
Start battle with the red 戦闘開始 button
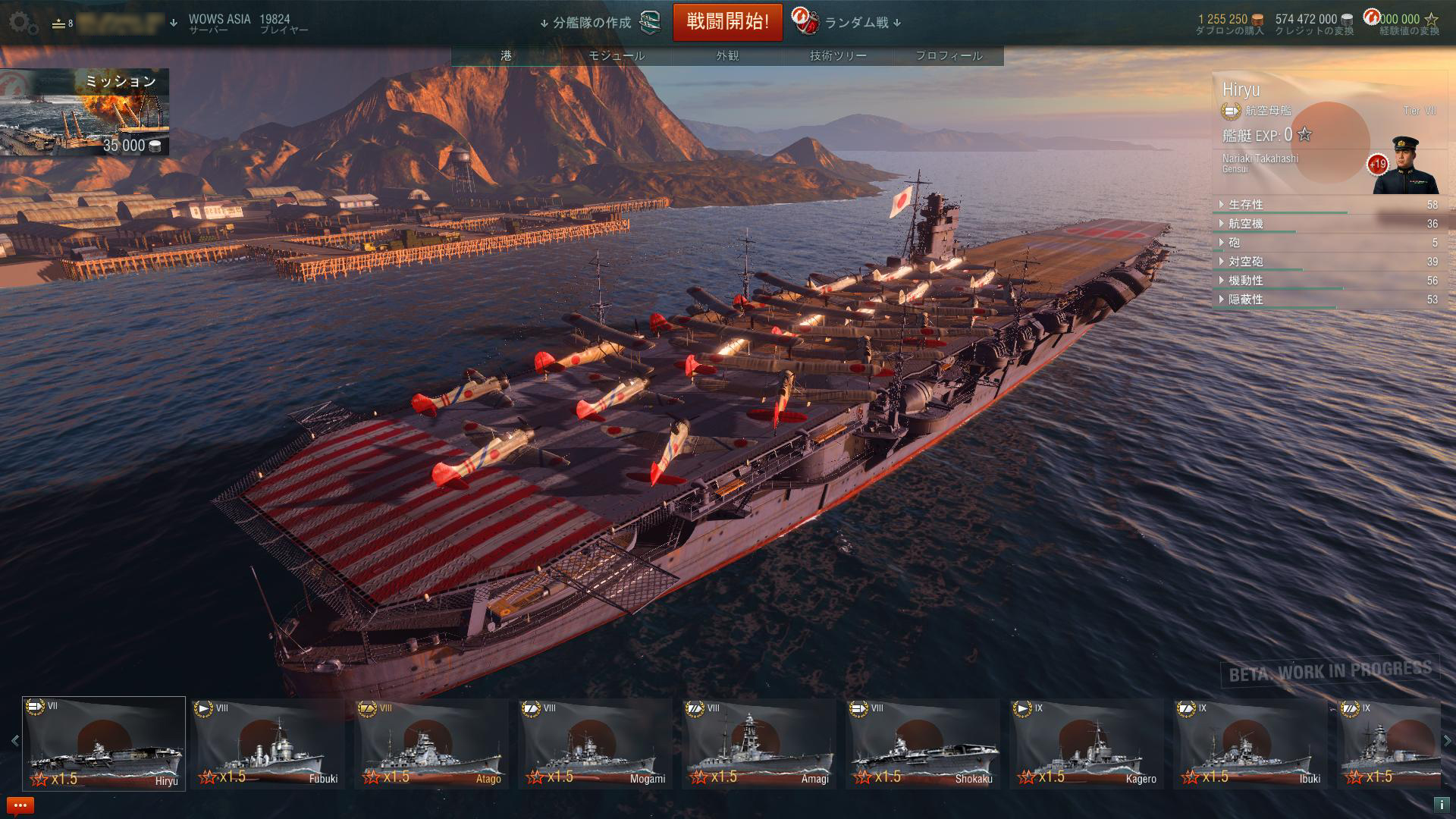[727, 22]
